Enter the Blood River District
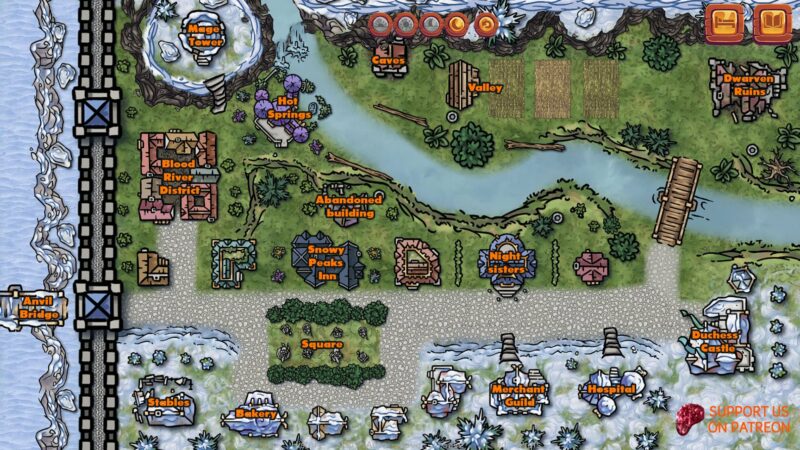 [178, 177]
